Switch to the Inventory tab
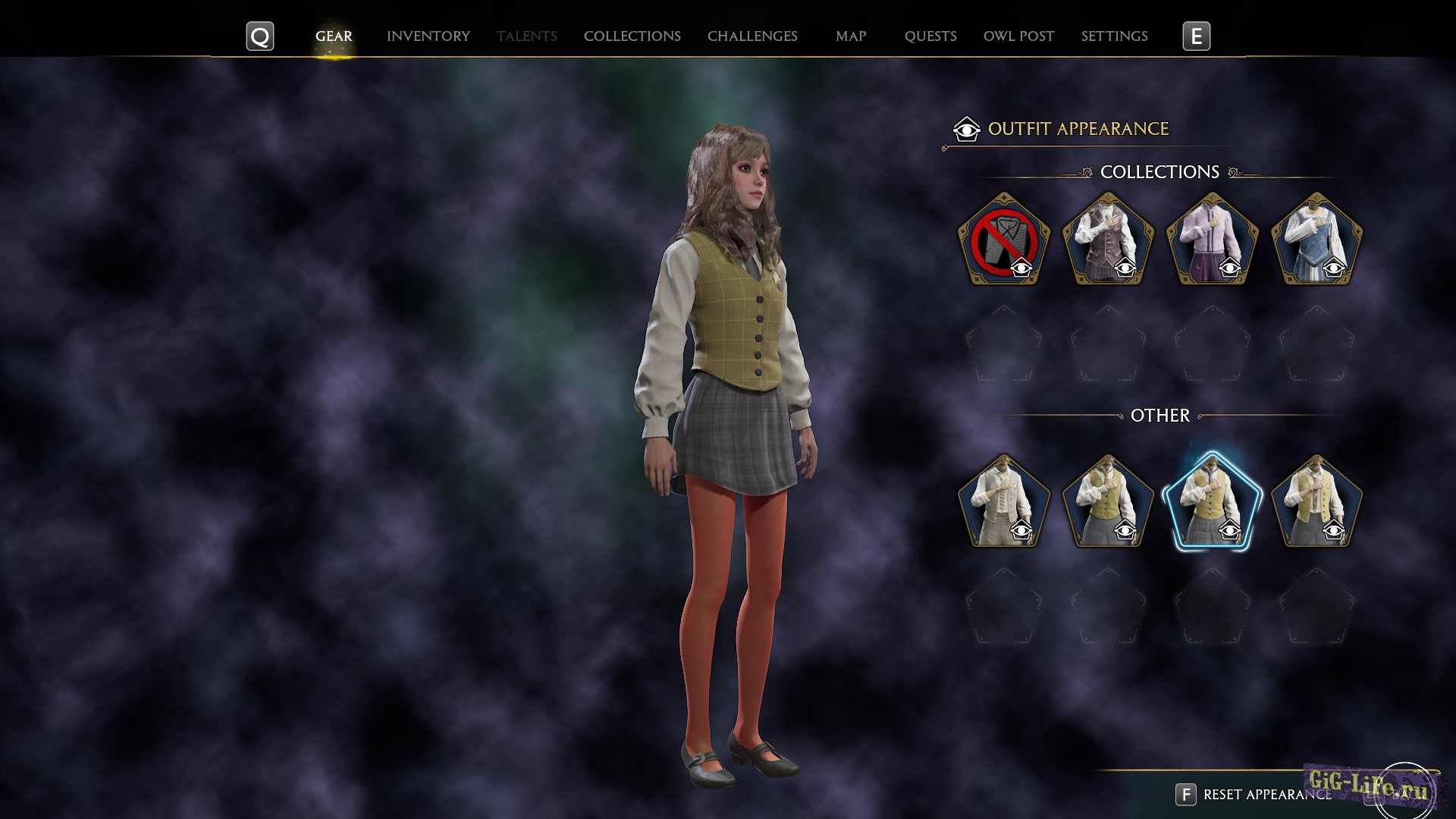This screenshot has width=1456, height=819. [428, 36]
